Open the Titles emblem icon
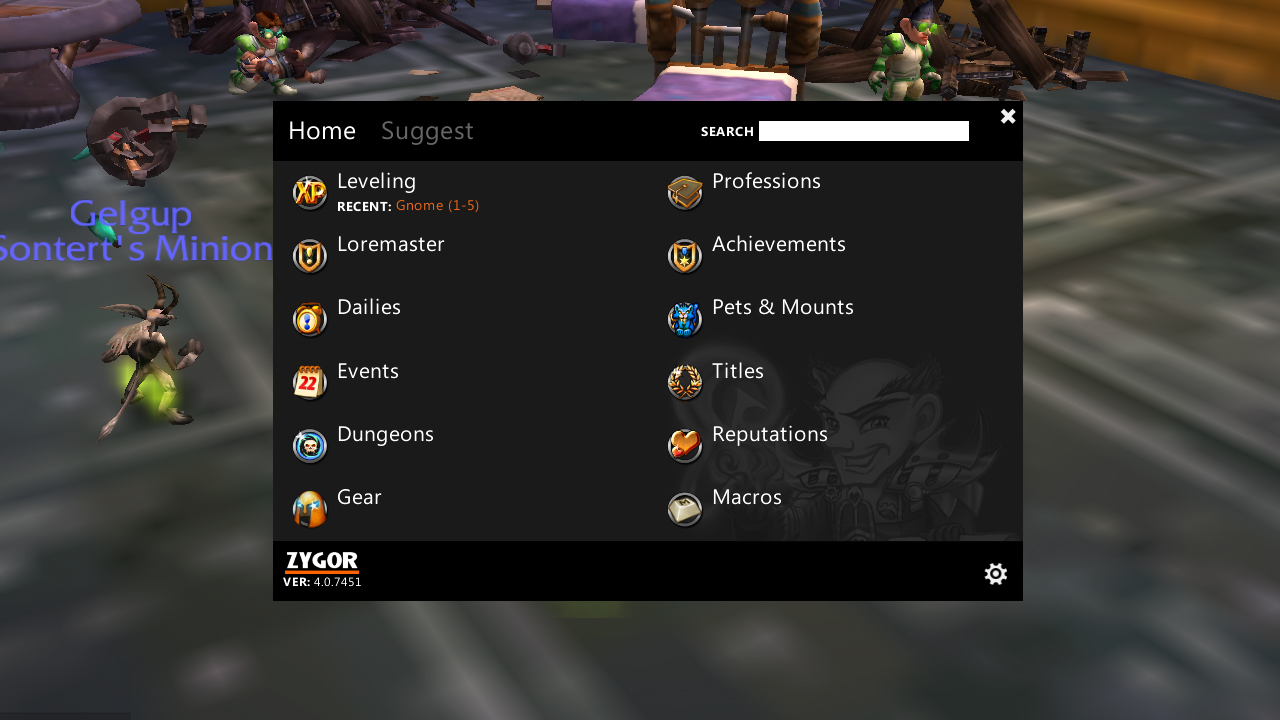Screen dimensions: 1280x720 [x=685, y=381]
